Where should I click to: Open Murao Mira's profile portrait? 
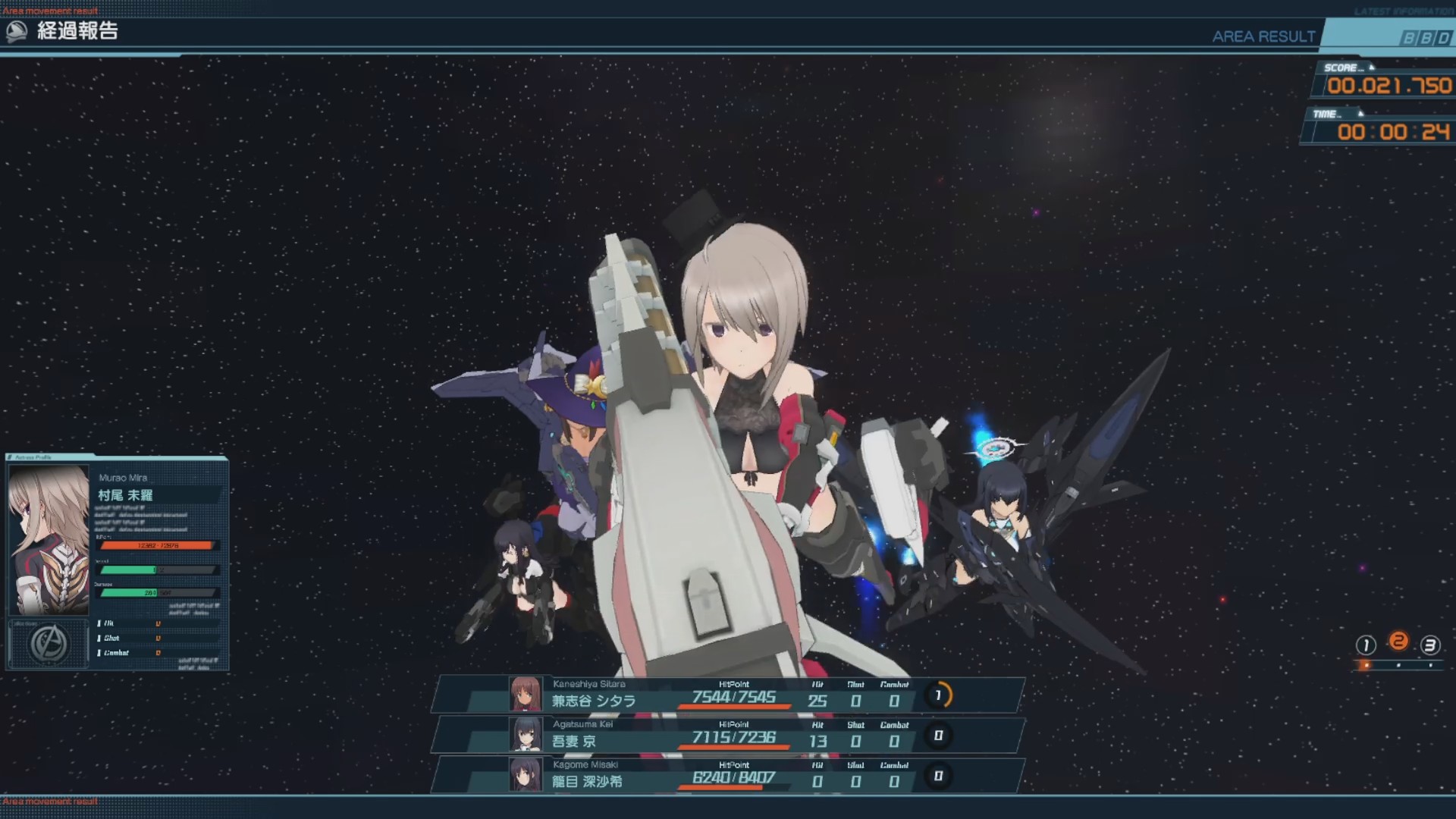click(x=49, y=539)
